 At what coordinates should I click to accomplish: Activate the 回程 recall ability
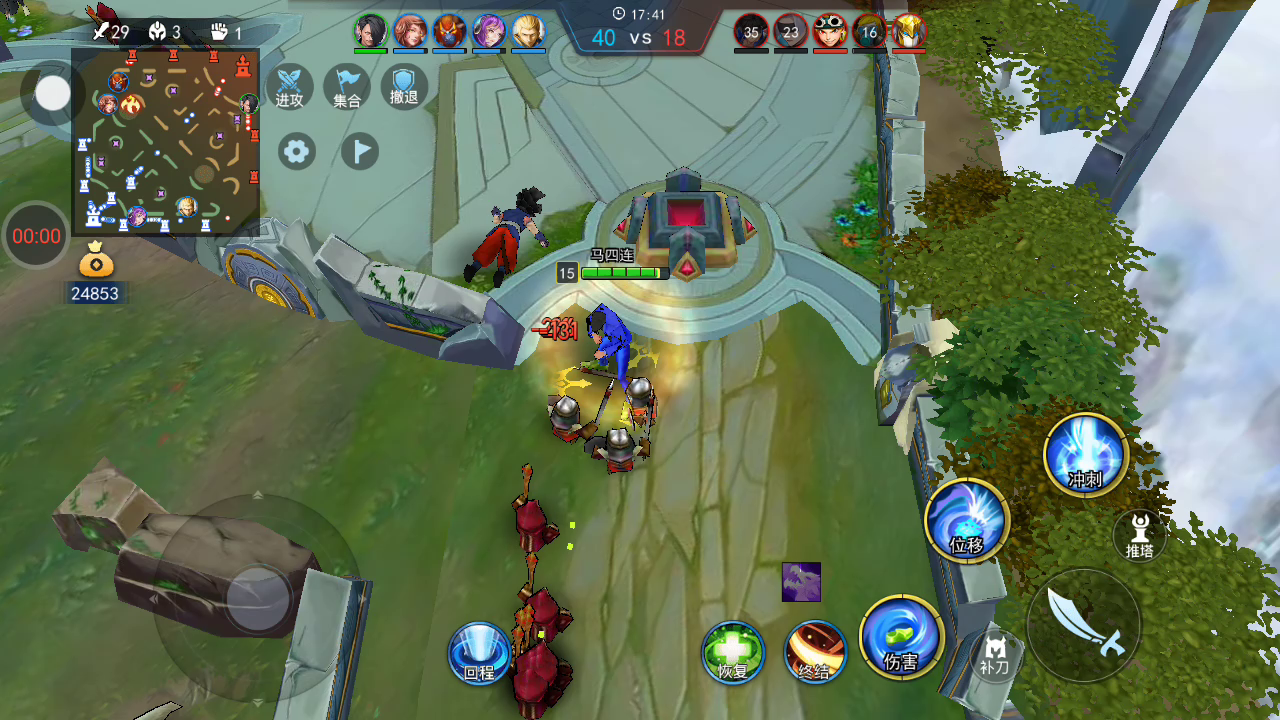[480, 652]
